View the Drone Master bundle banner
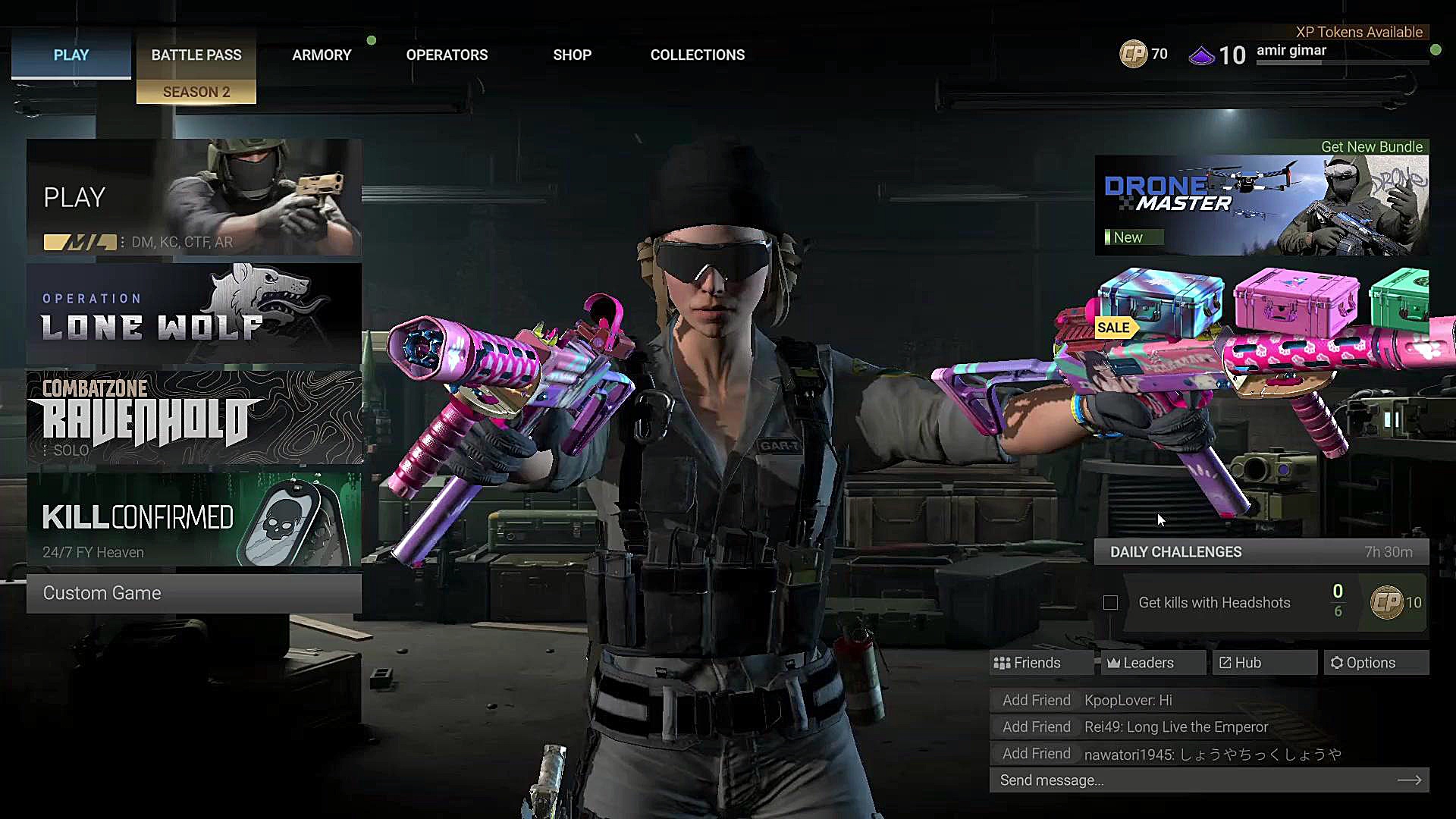Image resolution: width=1456 pixels, height=819 pixels. [x=1261, y=206]
